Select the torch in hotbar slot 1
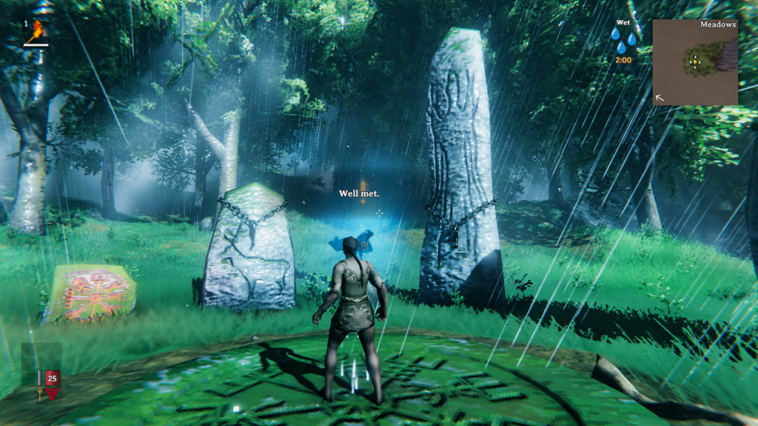The width and height of the screenshot is (758, 426). click(x=38, y=33)
